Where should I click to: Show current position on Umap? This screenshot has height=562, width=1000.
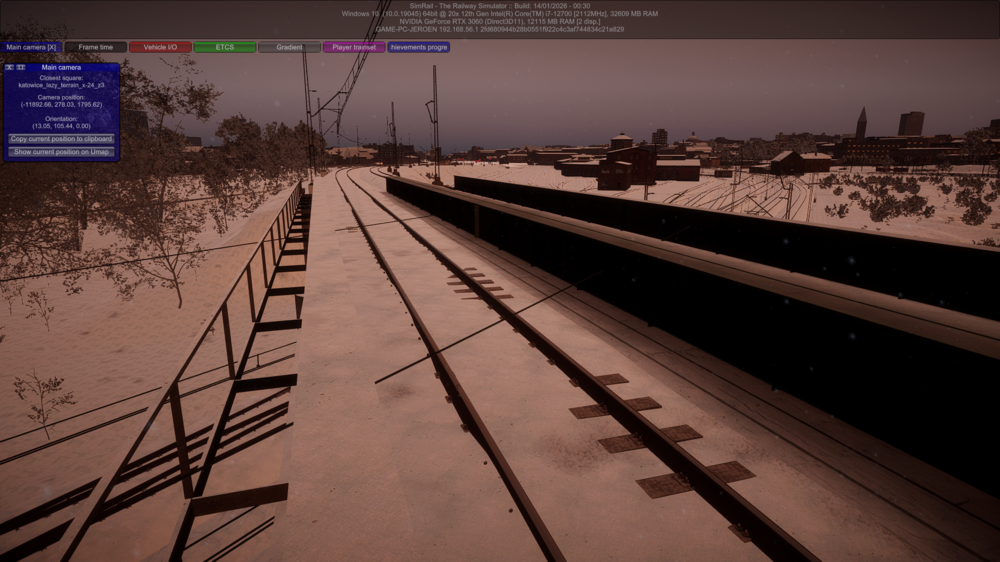61,152
